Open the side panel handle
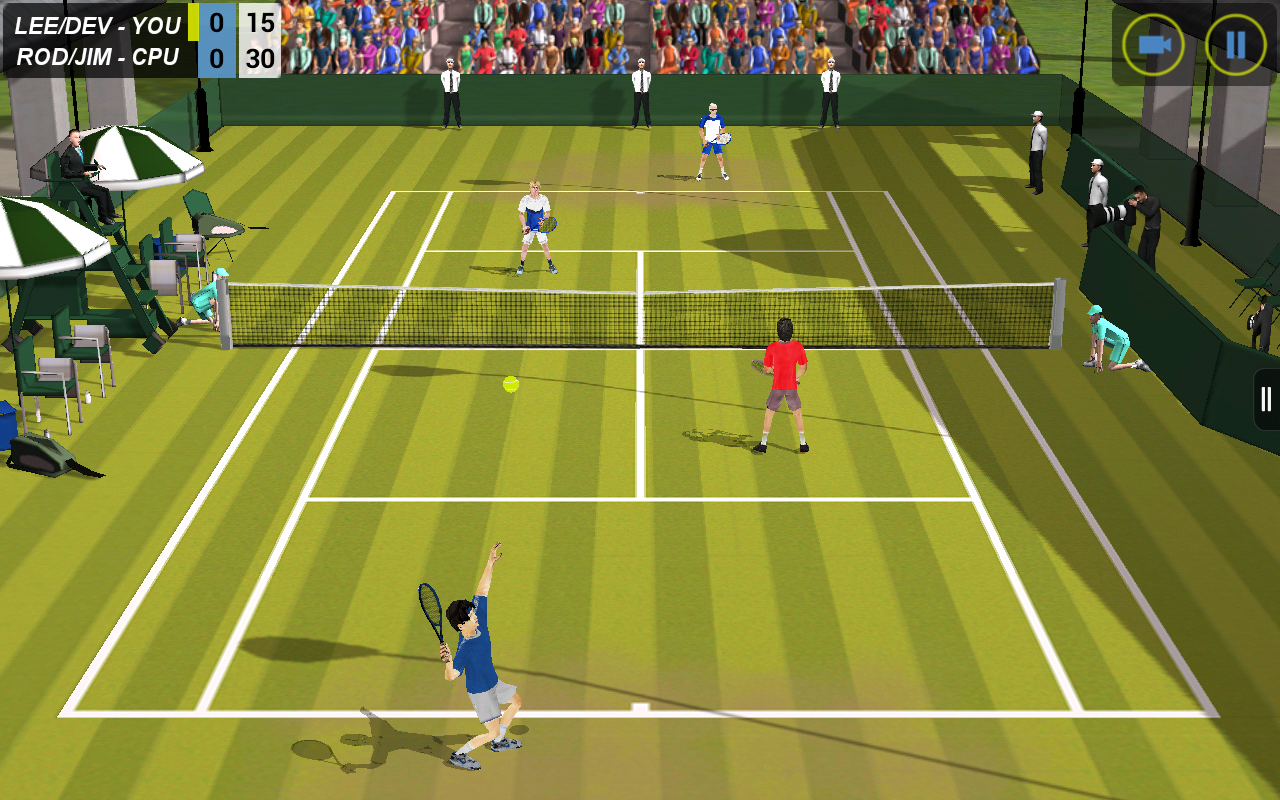 coord(1267,399)
